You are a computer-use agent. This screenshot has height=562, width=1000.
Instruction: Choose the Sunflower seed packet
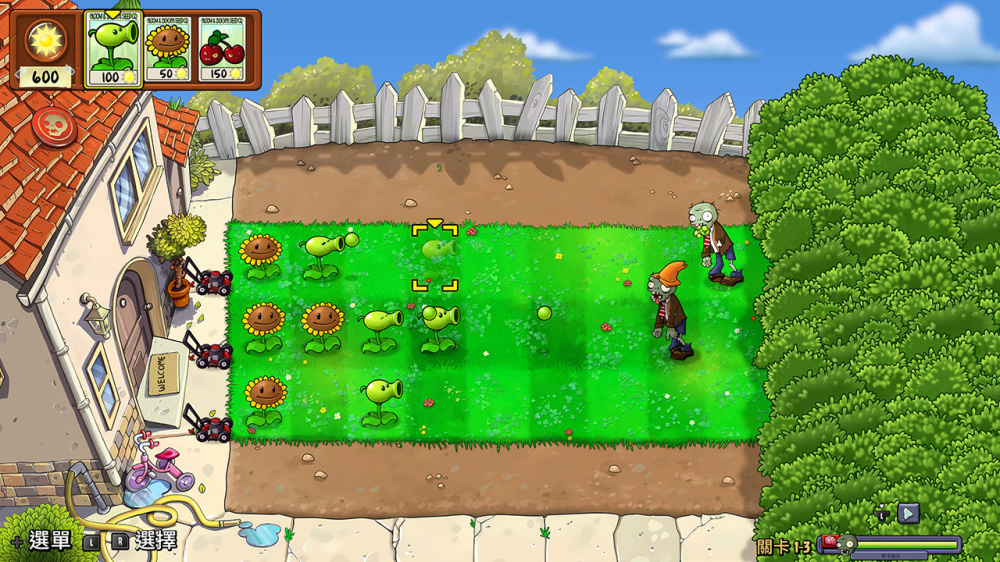(167, 49)
